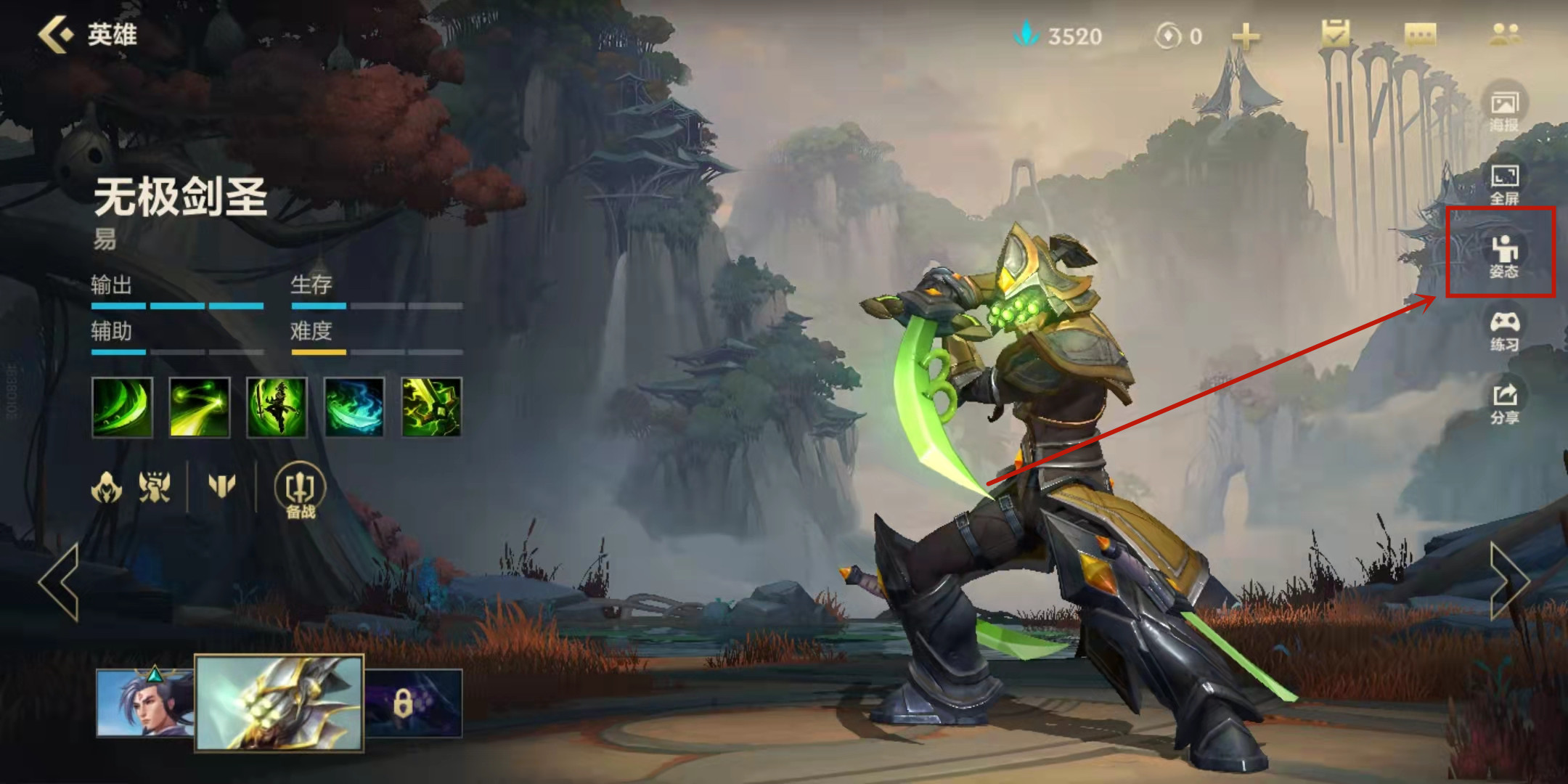
Task: Go back using the 英雄 arrow
Action: tap(57, 34)
